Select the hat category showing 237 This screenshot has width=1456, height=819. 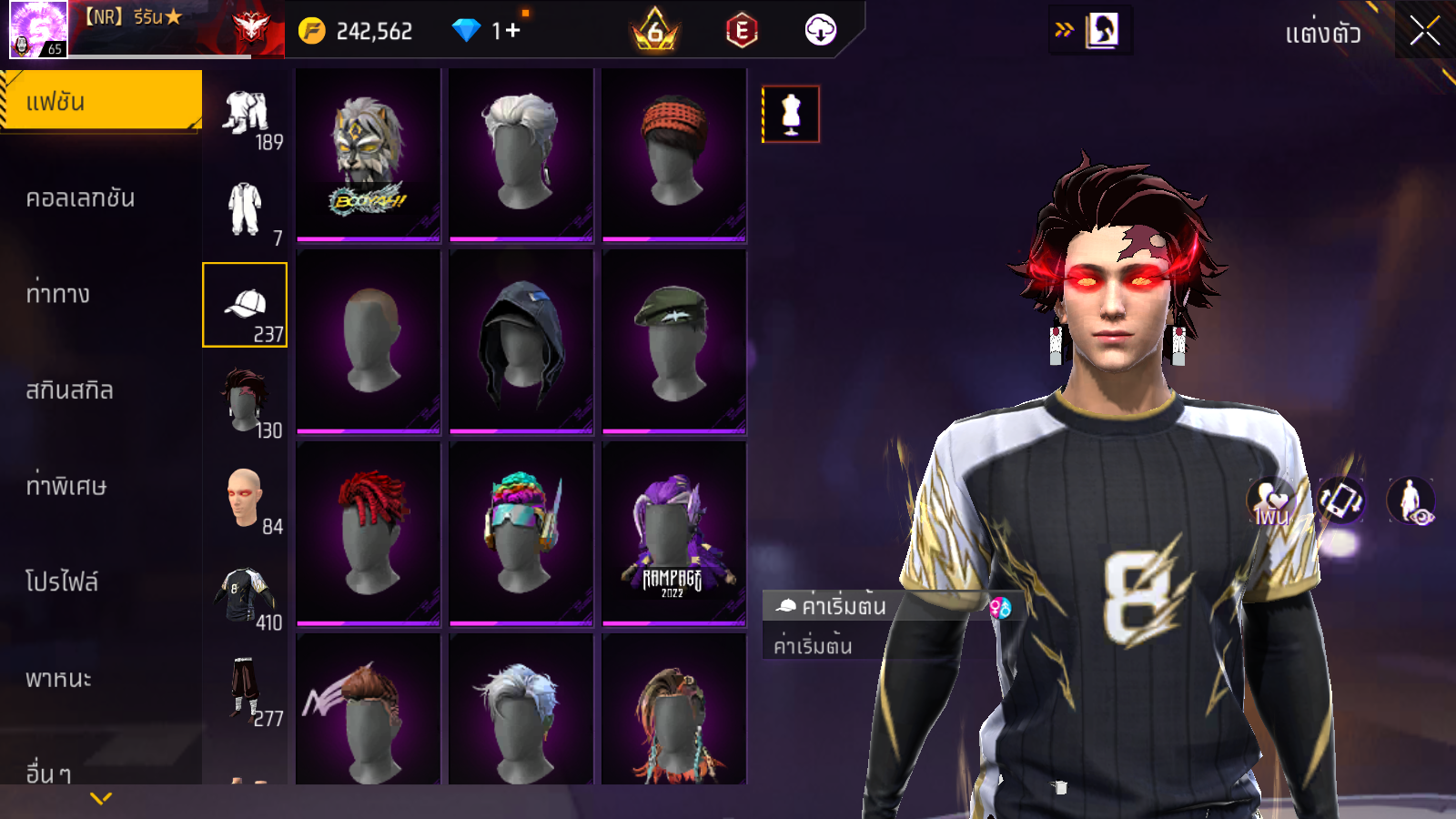click(246, 305)
